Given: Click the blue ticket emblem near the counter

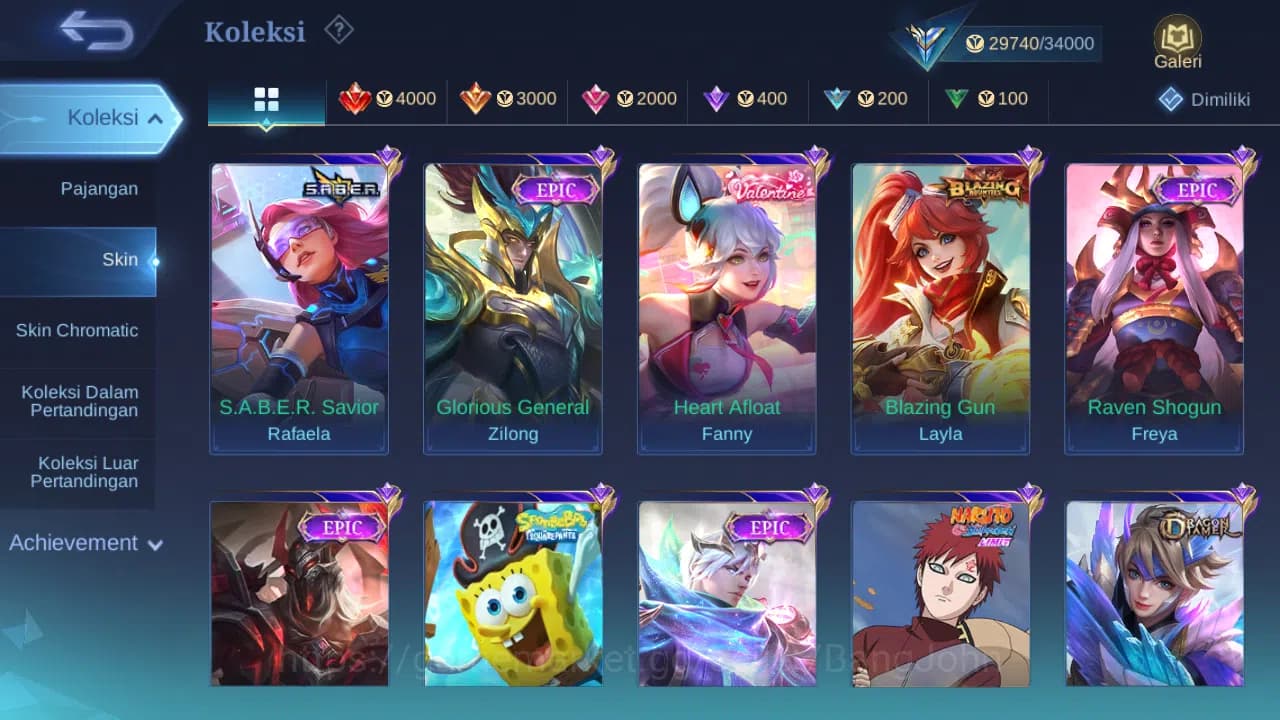Looking at the screenshot, I should click(x=926, y=40).
